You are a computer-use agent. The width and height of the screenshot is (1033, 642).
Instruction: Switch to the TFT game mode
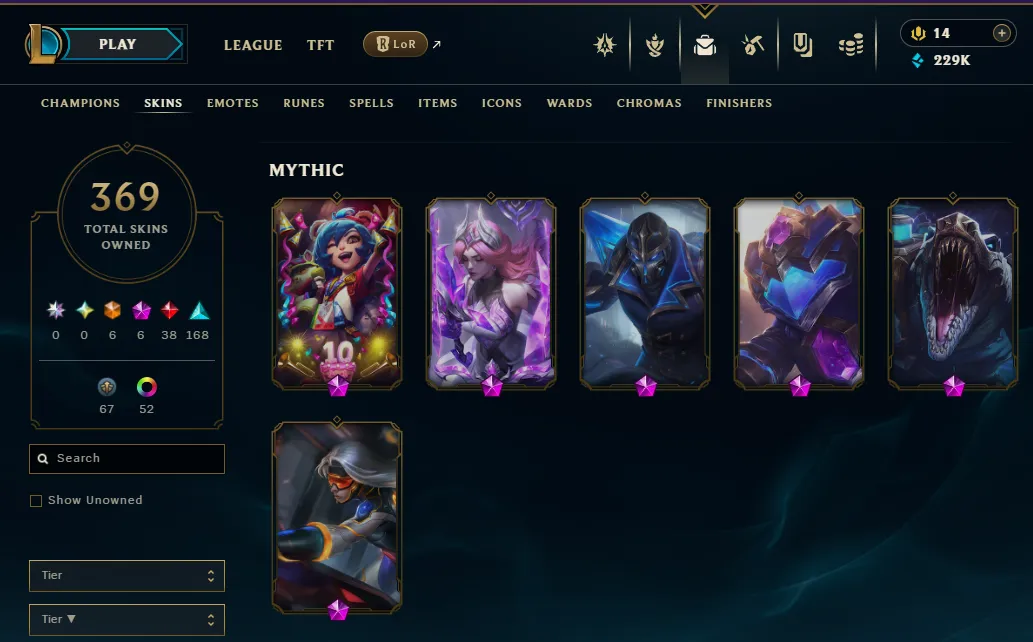click(320, 45)
